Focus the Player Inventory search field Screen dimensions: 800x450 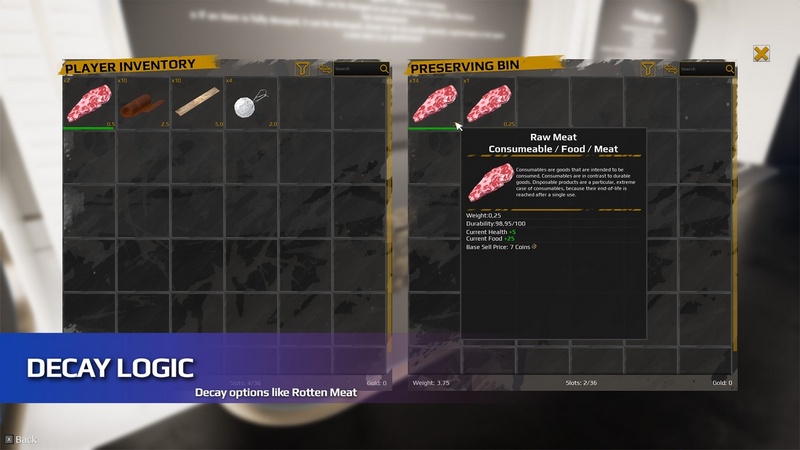click(x=356, y=69)
